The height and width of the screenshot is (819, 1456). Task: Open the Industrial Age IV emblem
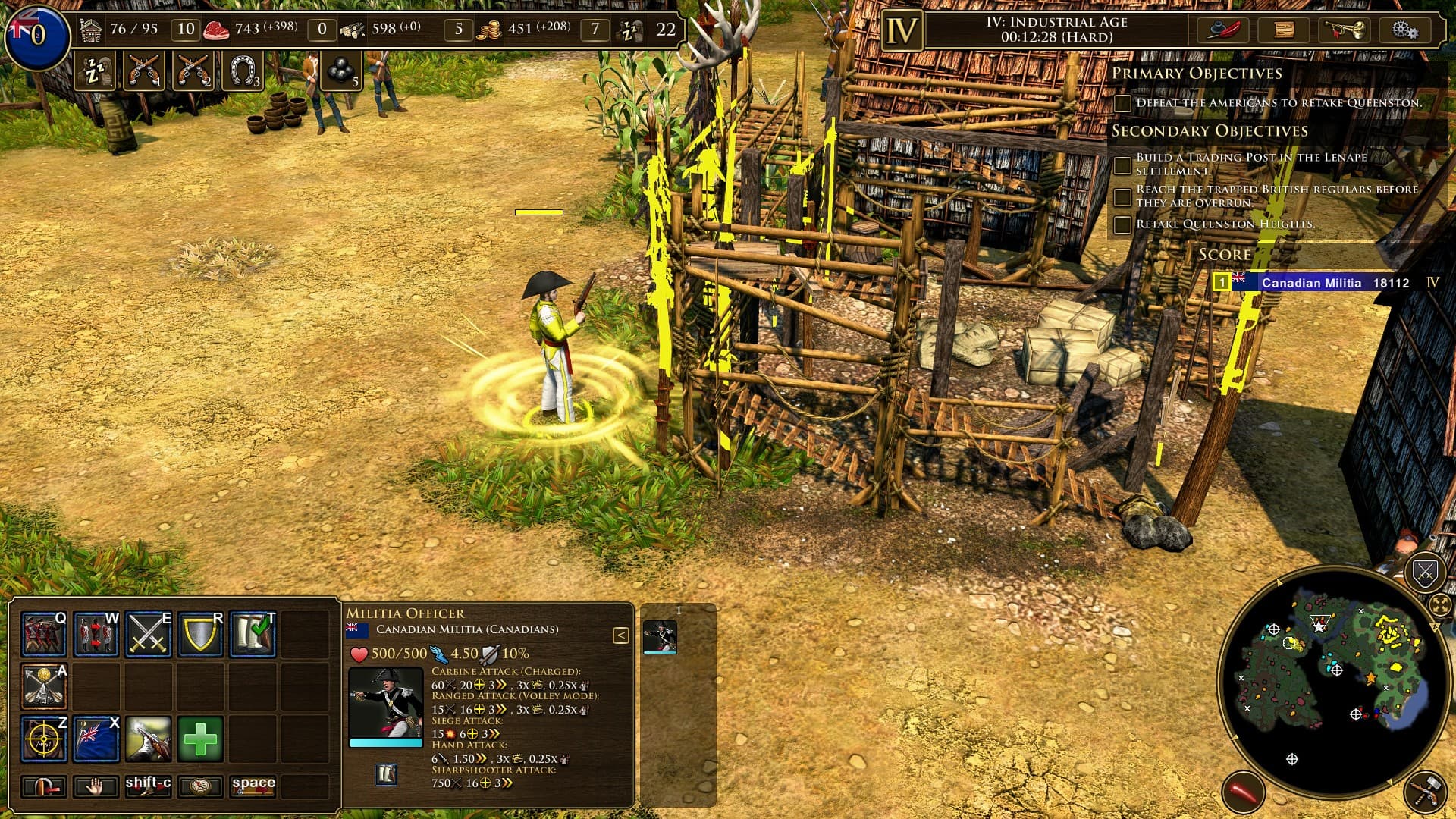tap(902, 31)
